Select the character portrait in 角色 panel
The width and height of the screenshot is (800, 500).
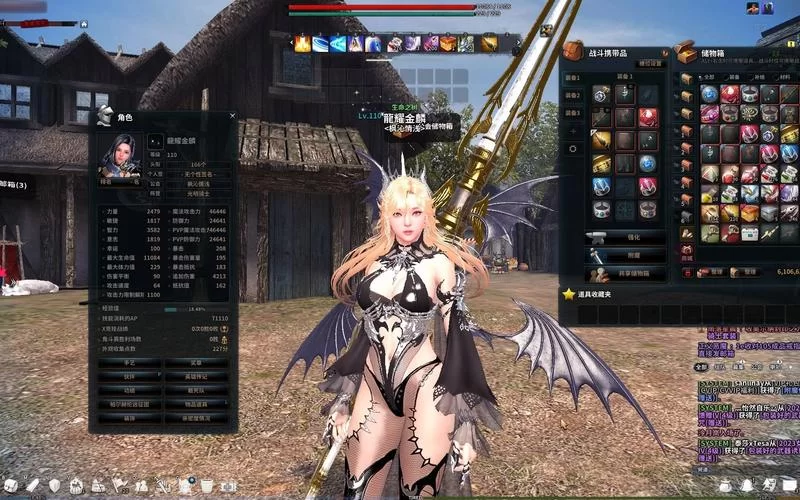coord(121,155)
